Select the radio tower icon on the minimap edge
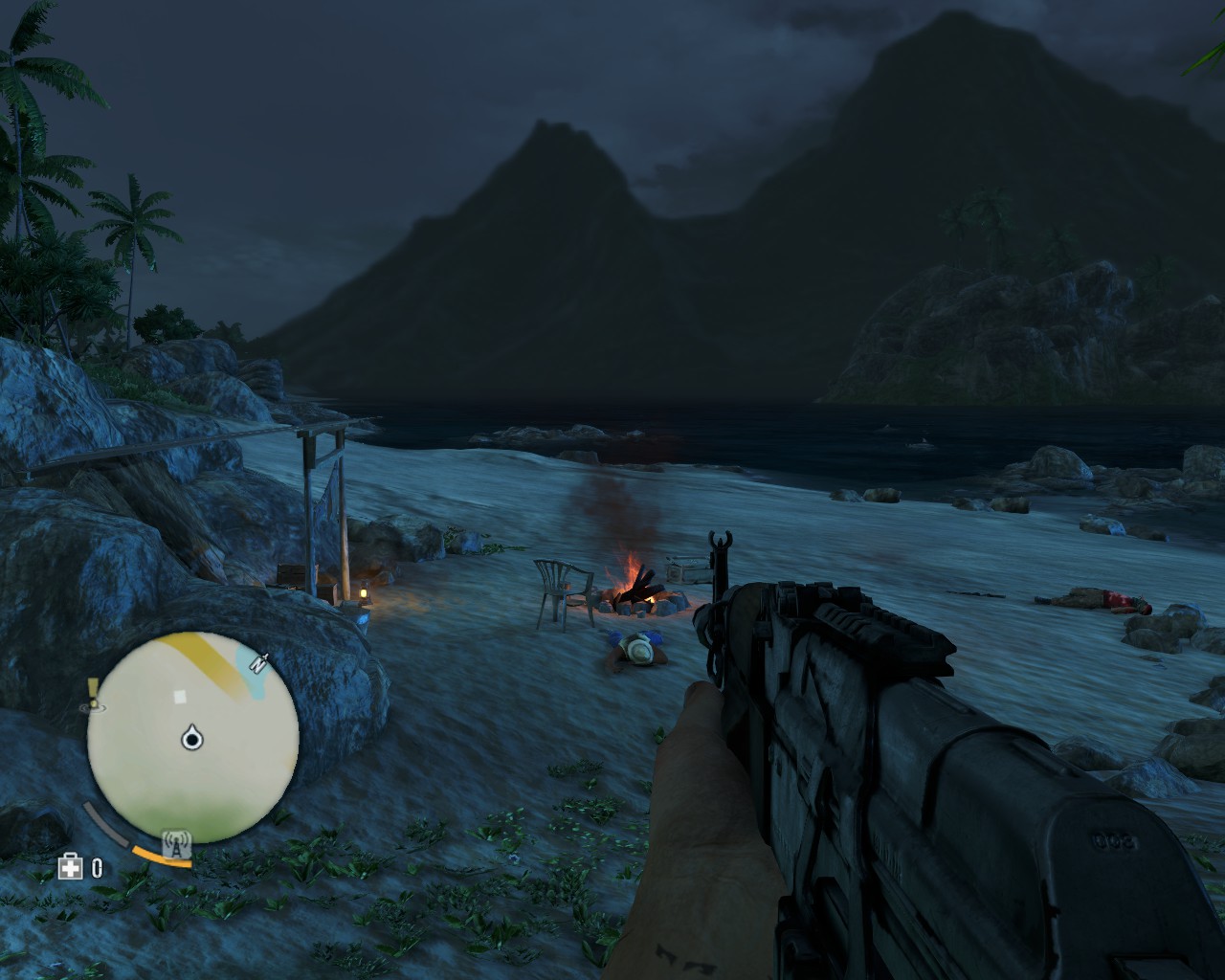The height and width of the screenshot is (980, 1225). pos(177,844)
